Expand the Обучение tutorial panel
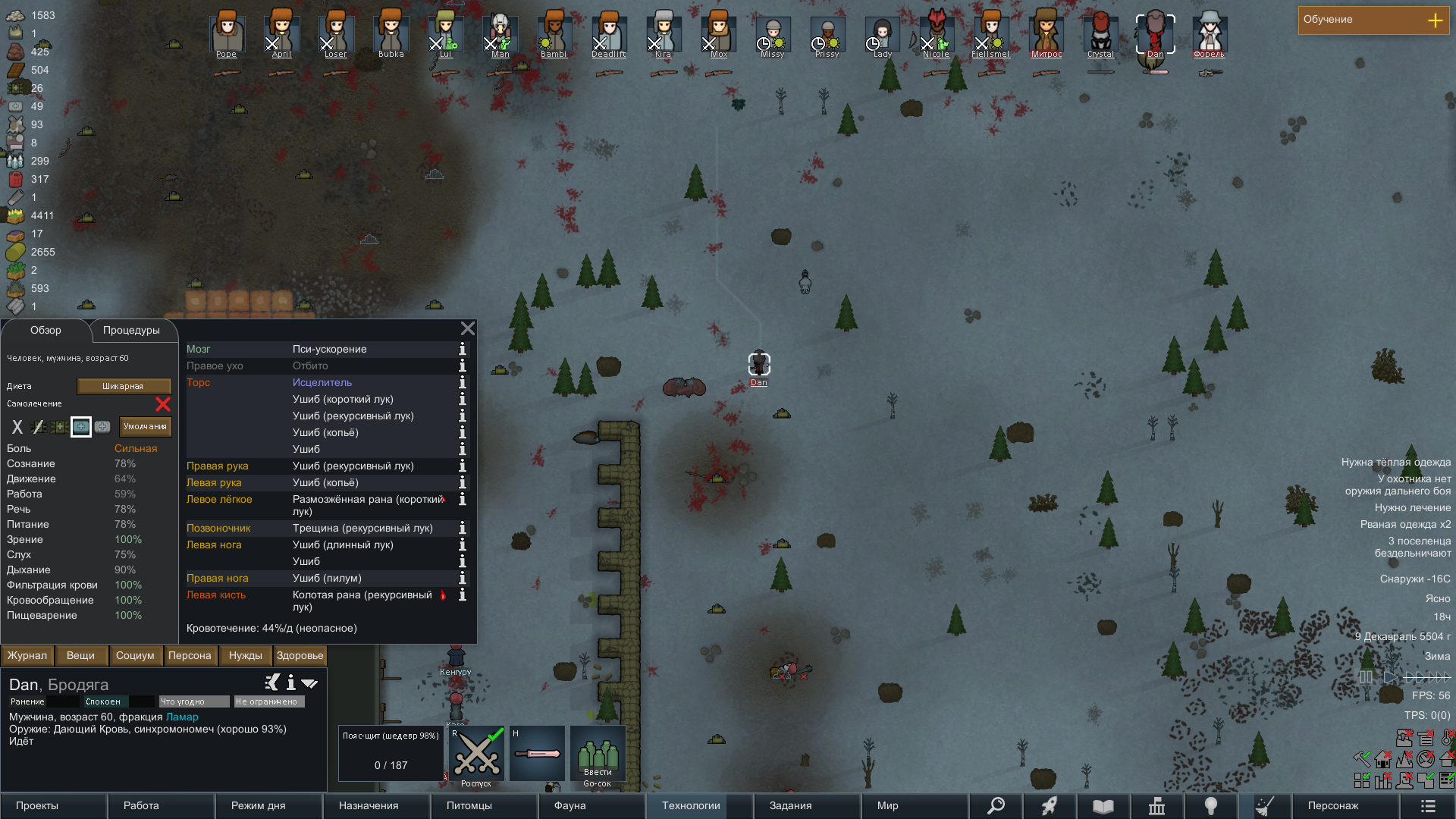 click(x=1435, y=20)
